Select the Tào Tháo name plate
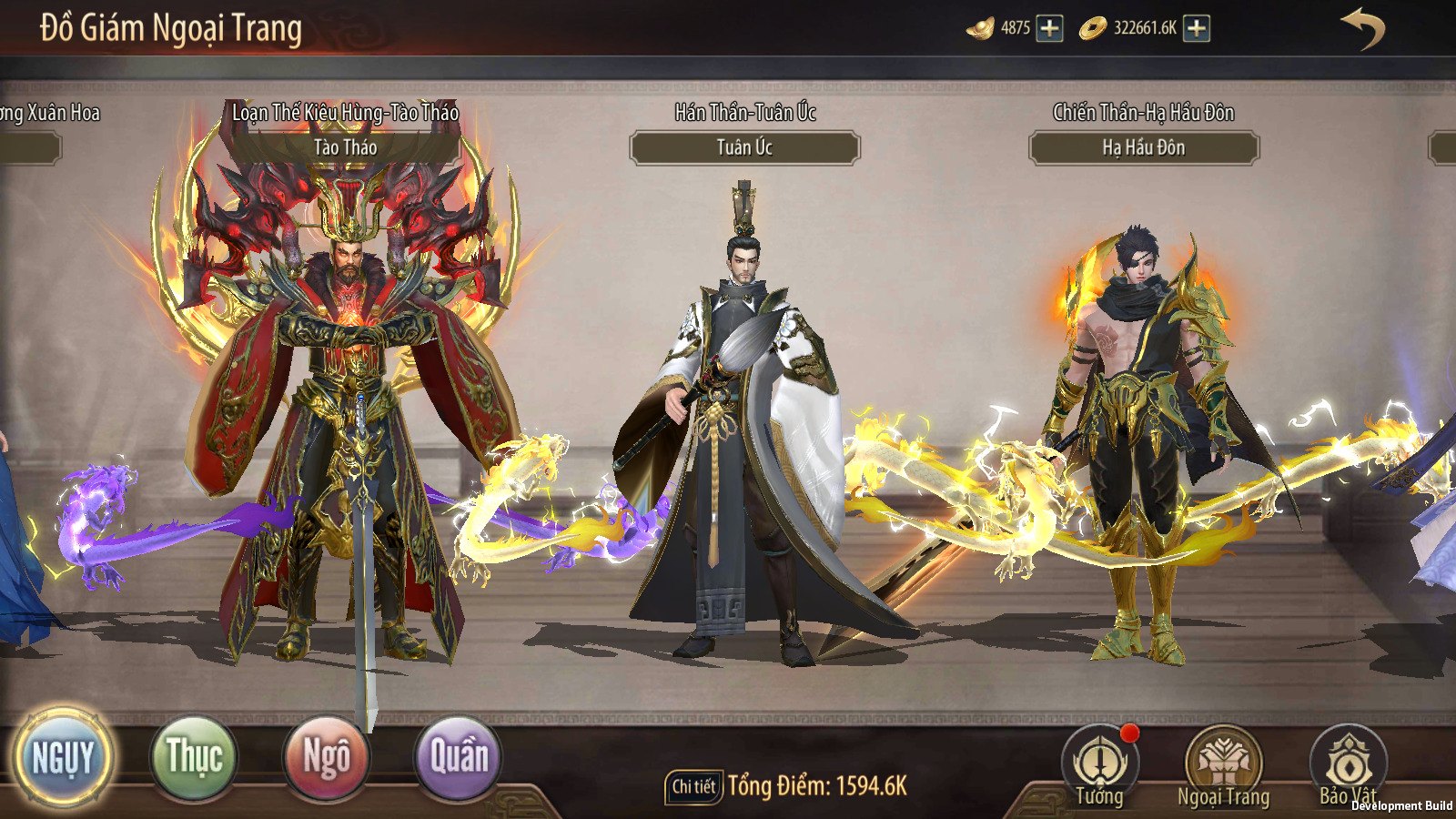Viewport: 1456px width, 819px height. (x=346, y=147)
